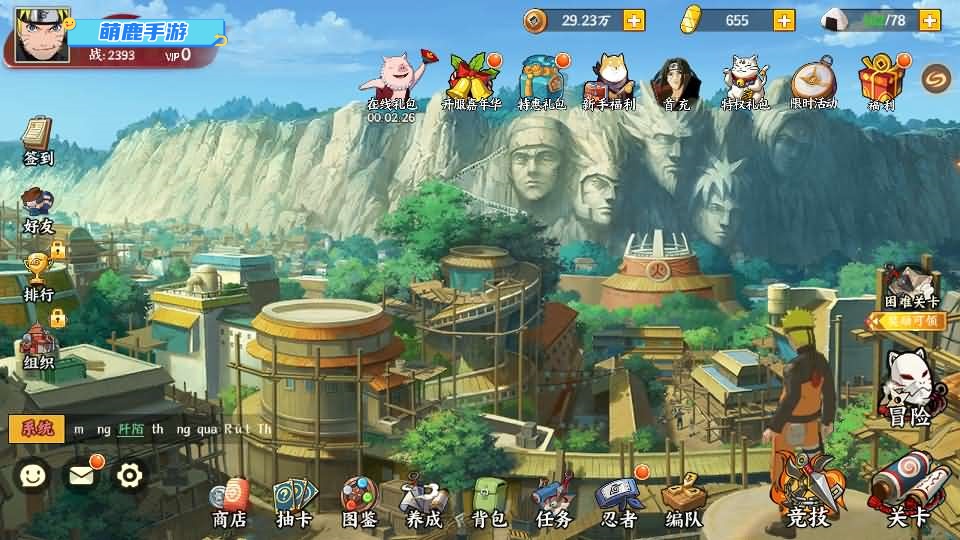
Task: Open the mail envelope inbox
Action: [x=82, y=475]
